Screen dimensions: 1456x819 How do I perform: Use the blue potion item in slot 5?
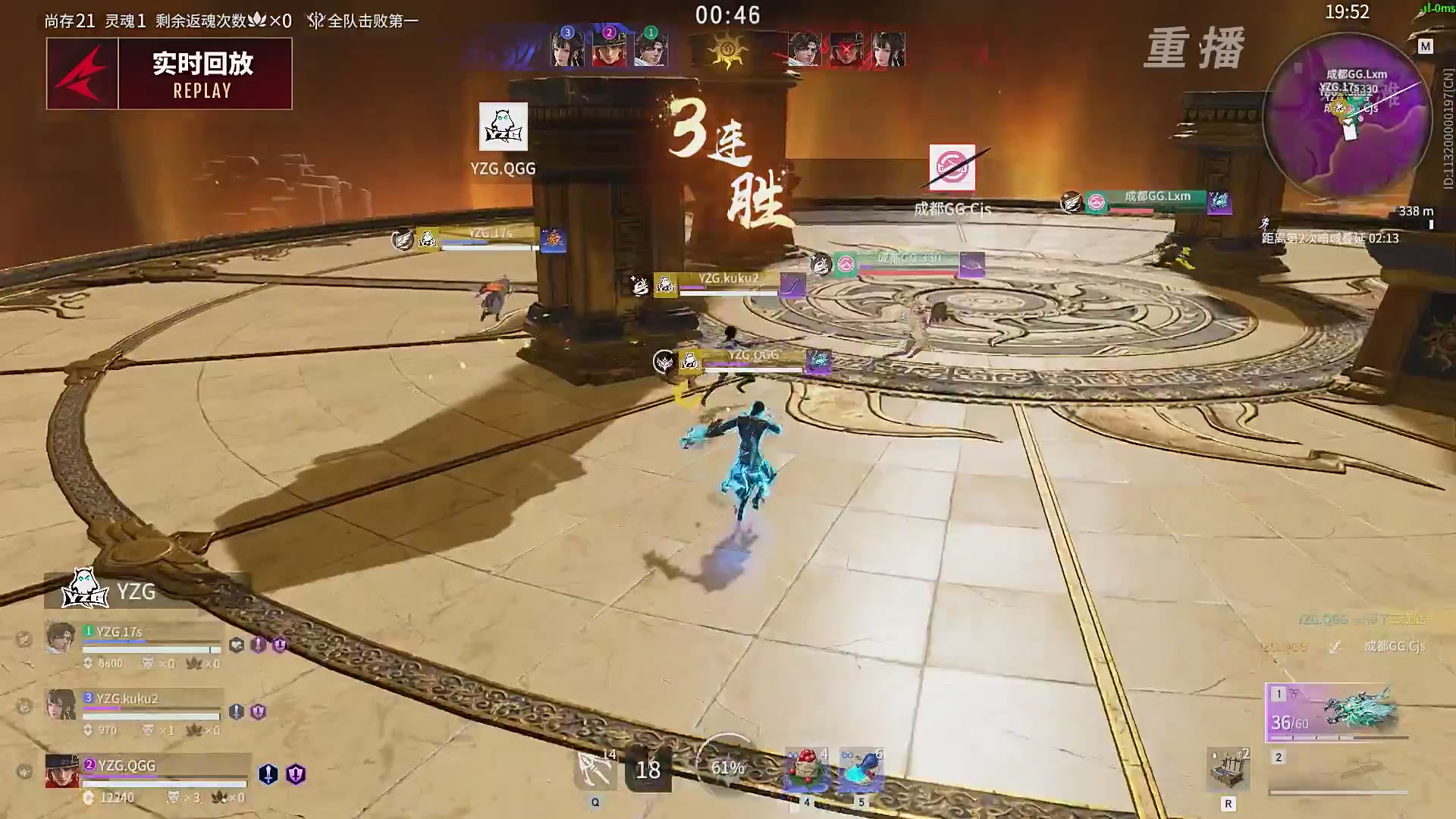click(x=861, y=768)
